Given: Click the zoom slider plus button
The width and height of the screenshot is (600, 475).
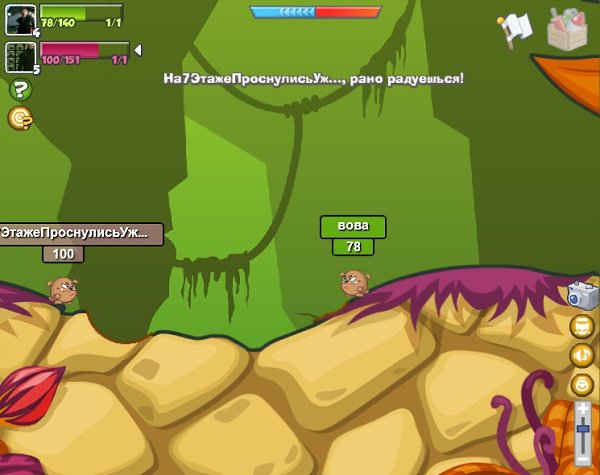Looking at the screenshot, I should 583,408.
